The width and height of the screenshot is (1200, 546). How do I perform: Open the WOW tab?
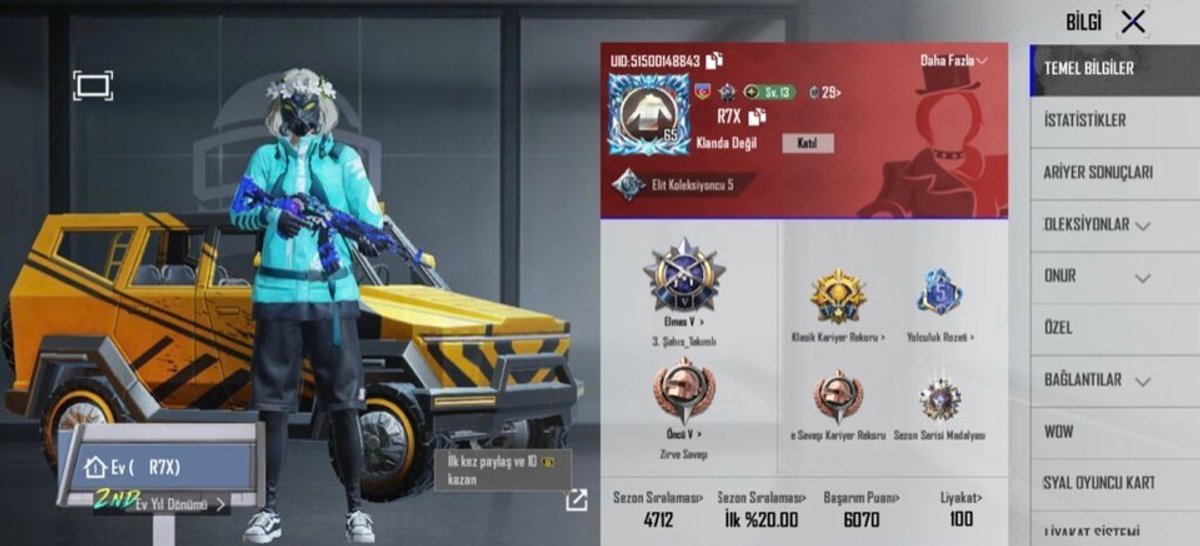pyautogui.click(x=1060, y=432)
